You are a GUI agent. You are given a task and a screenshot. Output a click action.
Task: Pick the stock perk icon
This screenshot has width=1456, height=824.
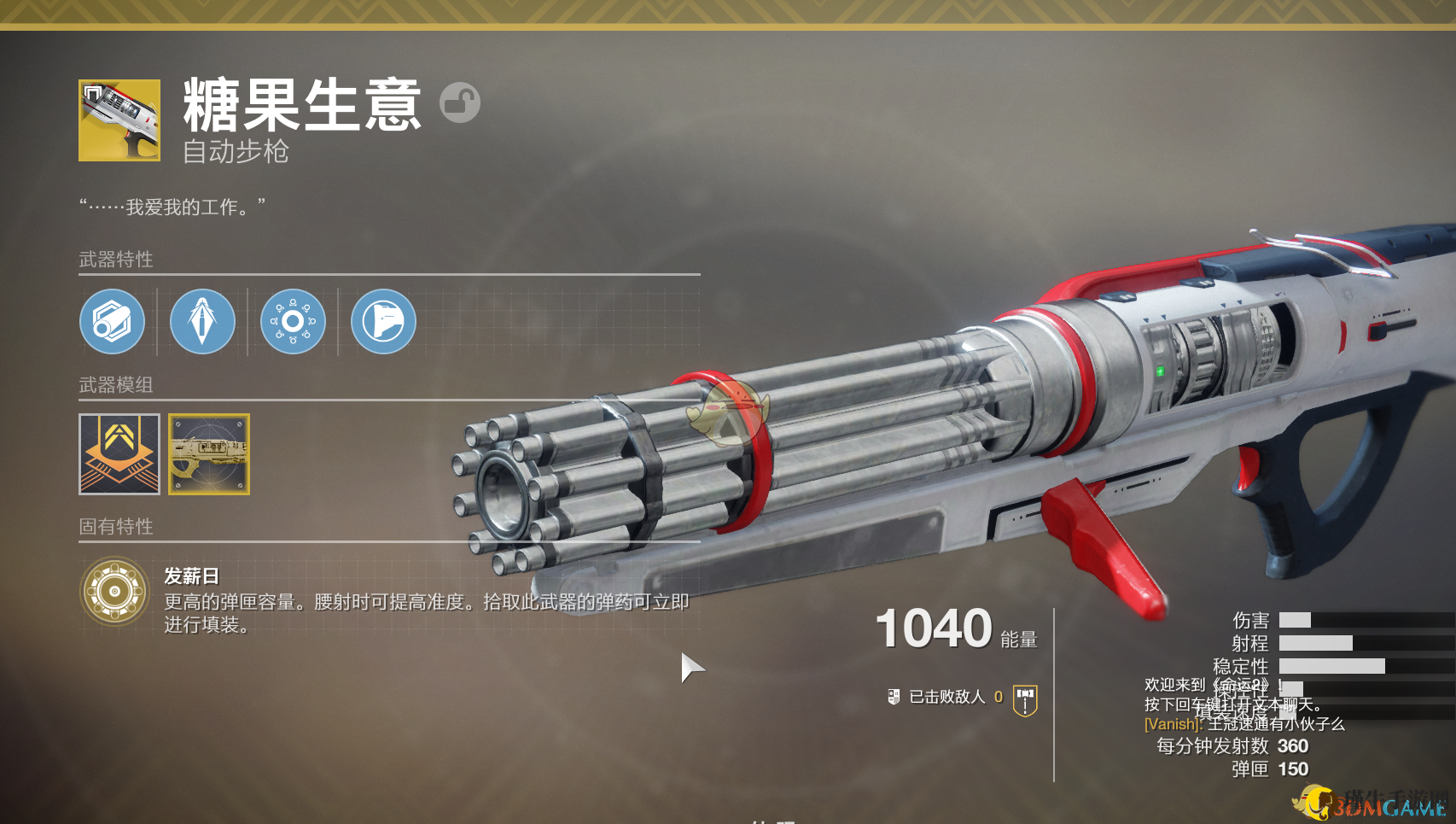(x=383, y=322)
